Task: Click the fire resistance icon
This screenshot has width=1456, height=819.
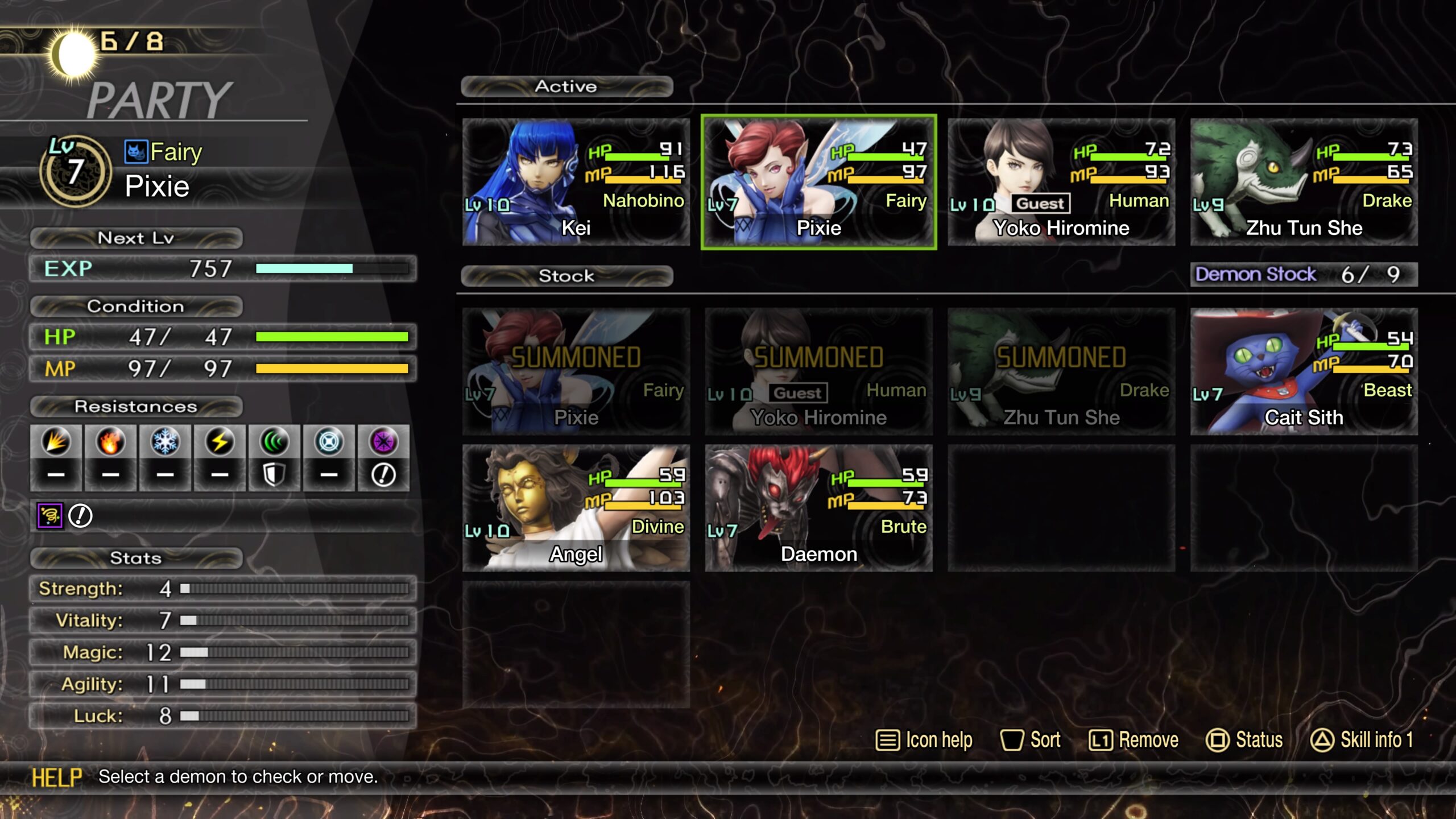Action: tap(110, 442)
